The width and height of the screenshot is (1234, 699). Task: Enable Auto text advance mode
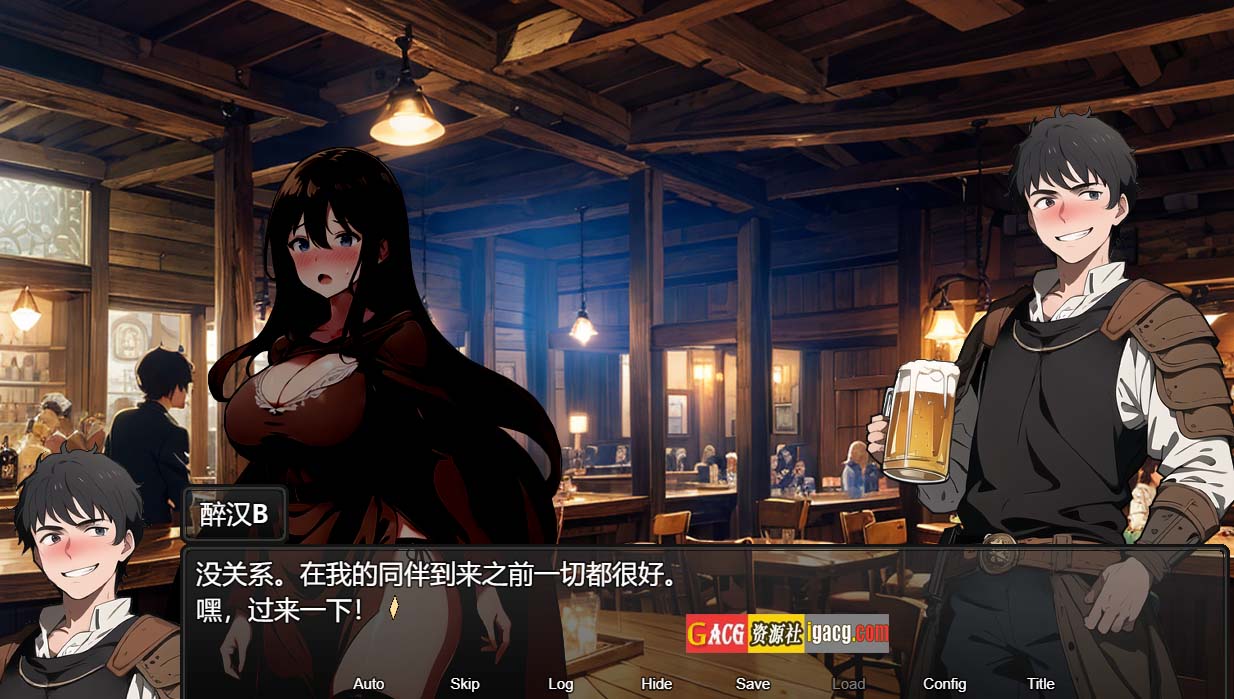[368, 684]
